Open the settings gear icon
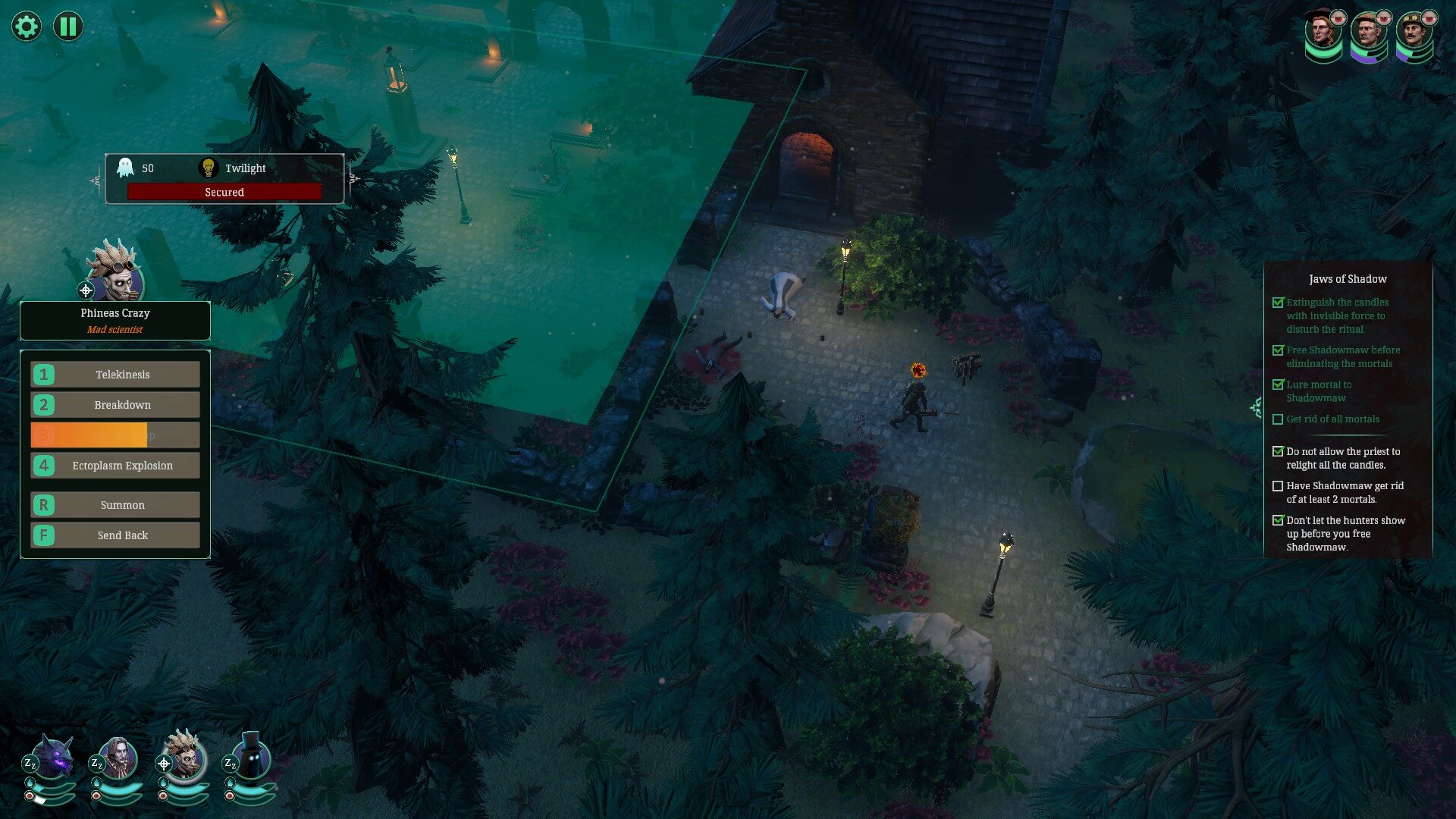This screenshot has width=1456, height=819. [26, 26]
